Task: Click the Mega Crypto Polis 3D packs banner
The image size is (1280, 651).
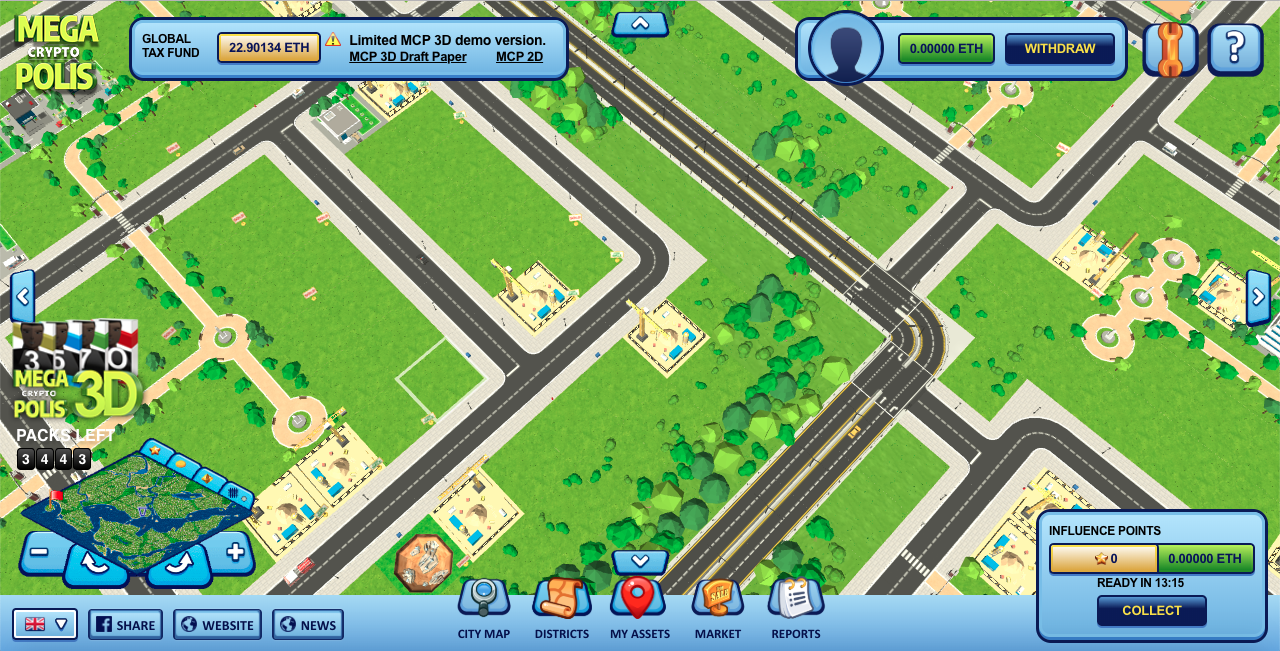Action: coord(75,372)
